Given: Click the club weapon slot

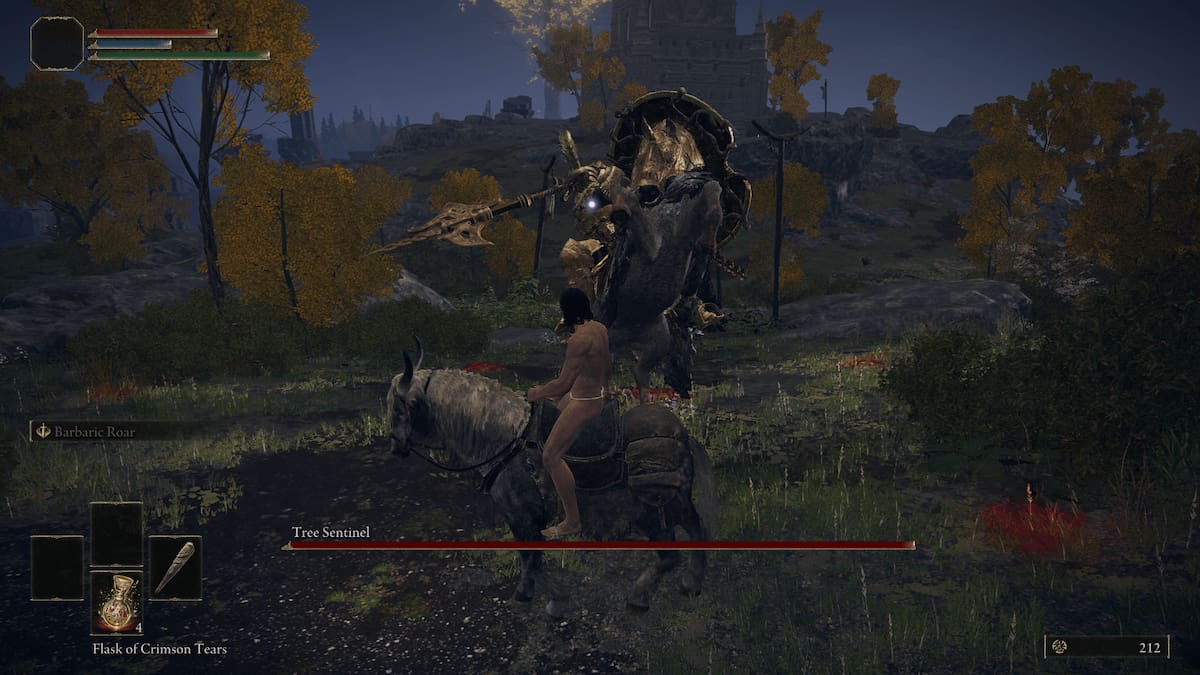Looking at the screenshot, I should click(x=175, y=568).
